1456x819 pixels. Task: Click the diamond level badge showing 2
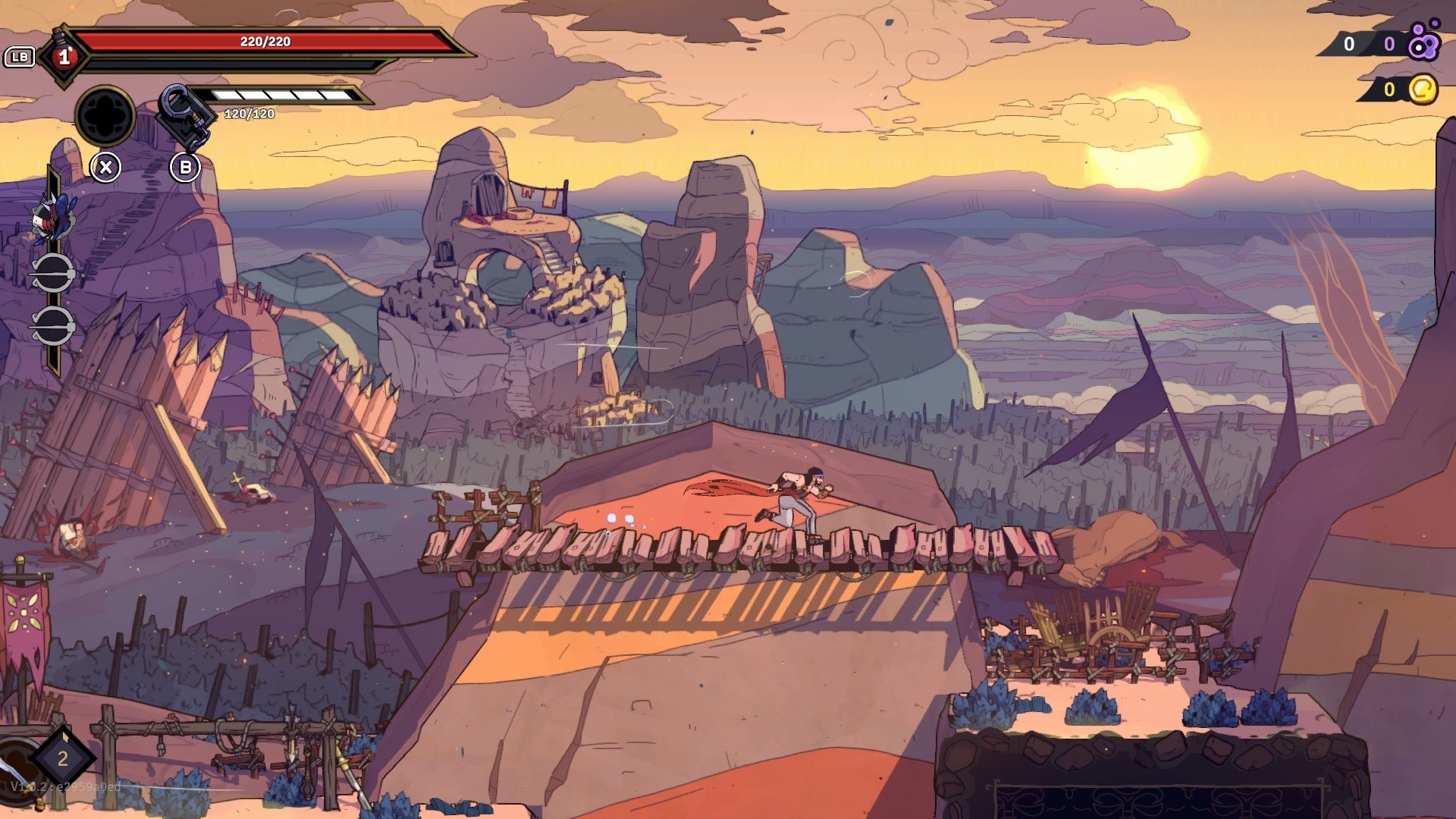point(62,758)
